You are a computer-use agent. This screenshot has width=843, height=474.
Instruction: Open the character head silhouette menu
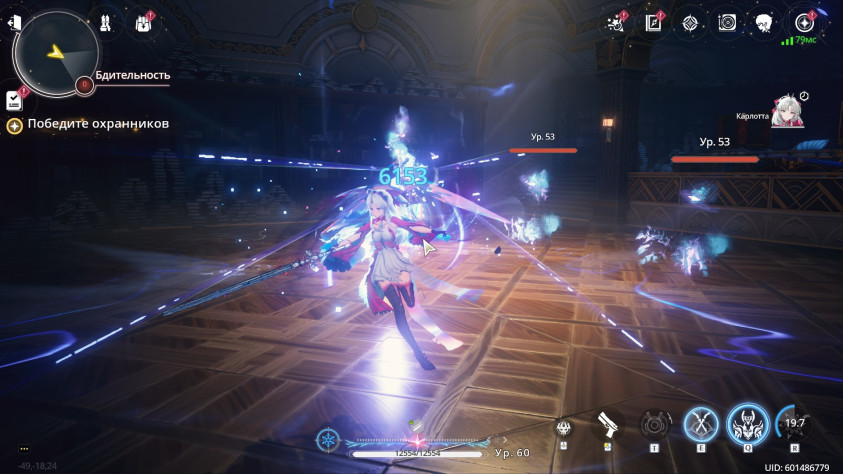tap(763, 22)
